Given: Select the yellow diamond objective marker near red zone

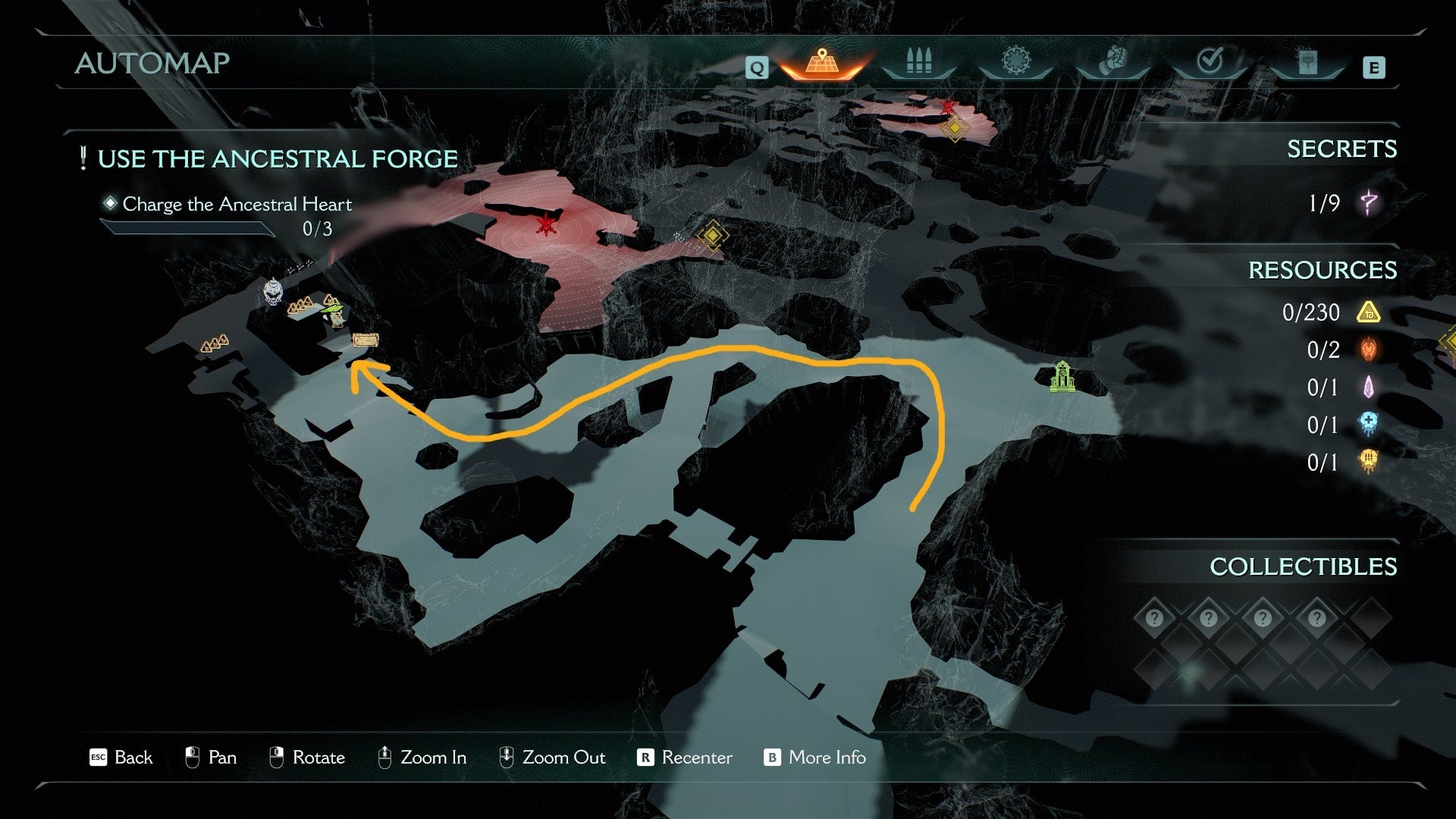Looking at the screenshot, I should (712, 236).
